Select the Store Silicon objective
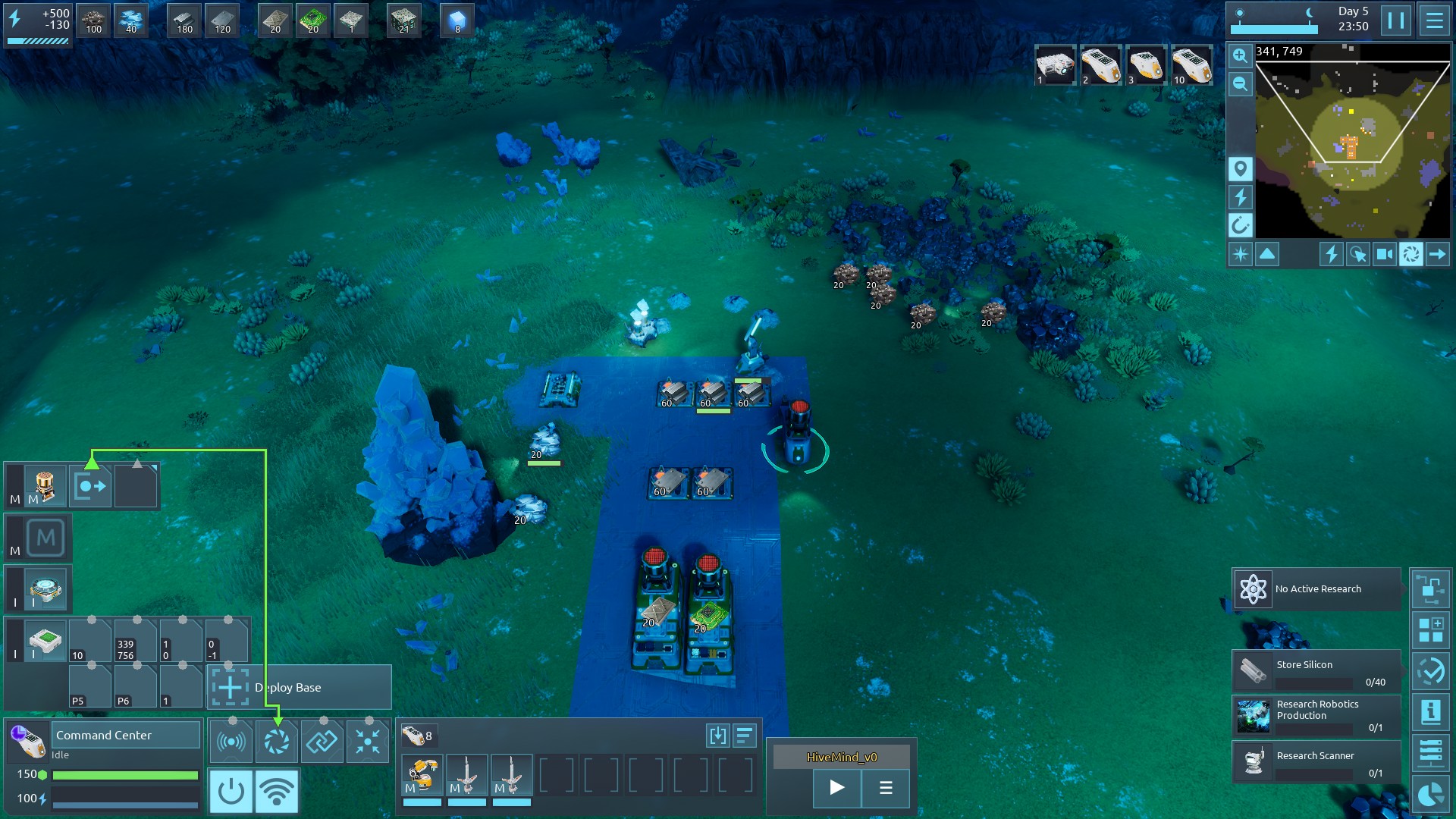 [1316, 670]
